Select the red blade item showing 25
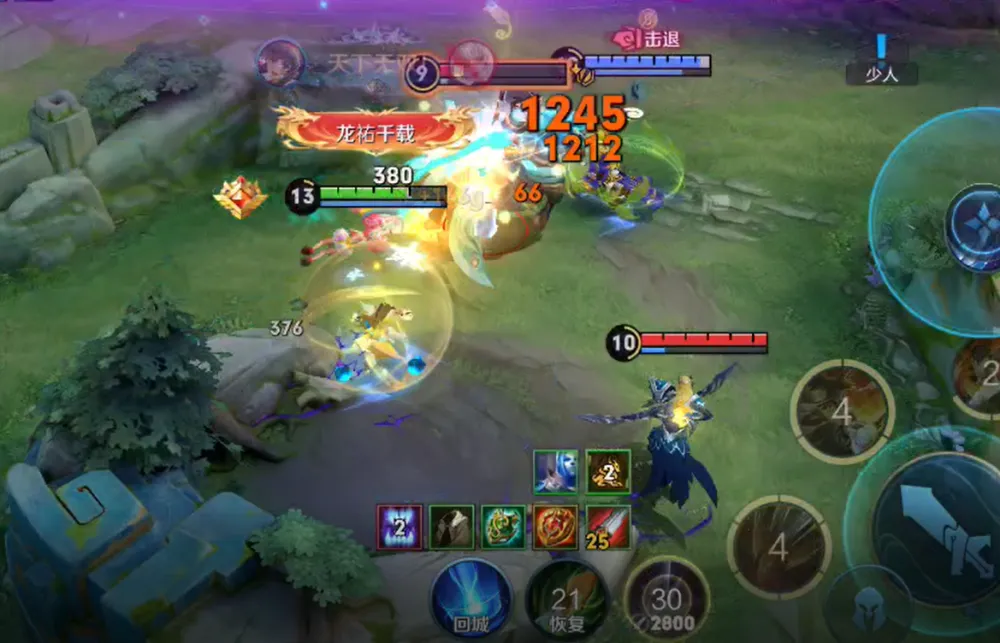 point(607,527)
